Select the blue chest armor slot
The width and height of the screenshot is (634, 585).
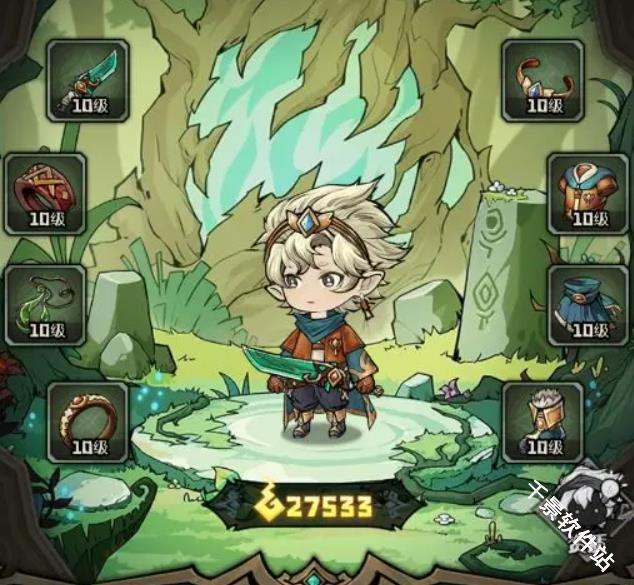coord(588,193)
